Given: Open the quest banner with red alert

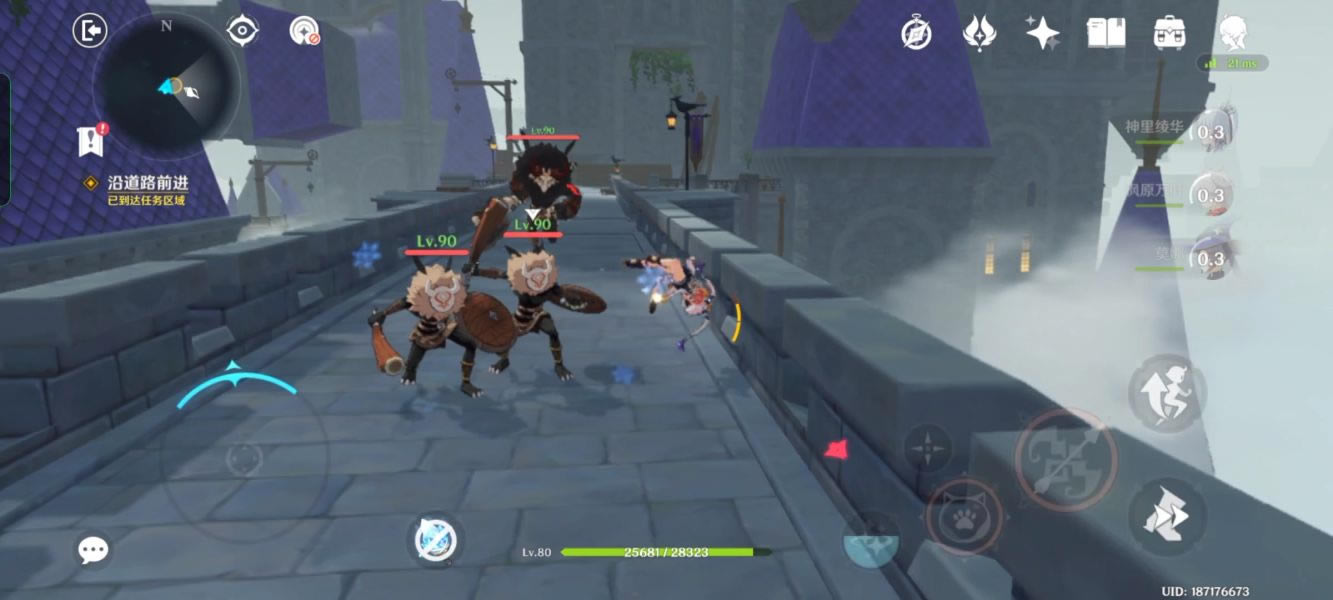Looking at the screenshot, I should pyautogui.click(x=91, y=141).
